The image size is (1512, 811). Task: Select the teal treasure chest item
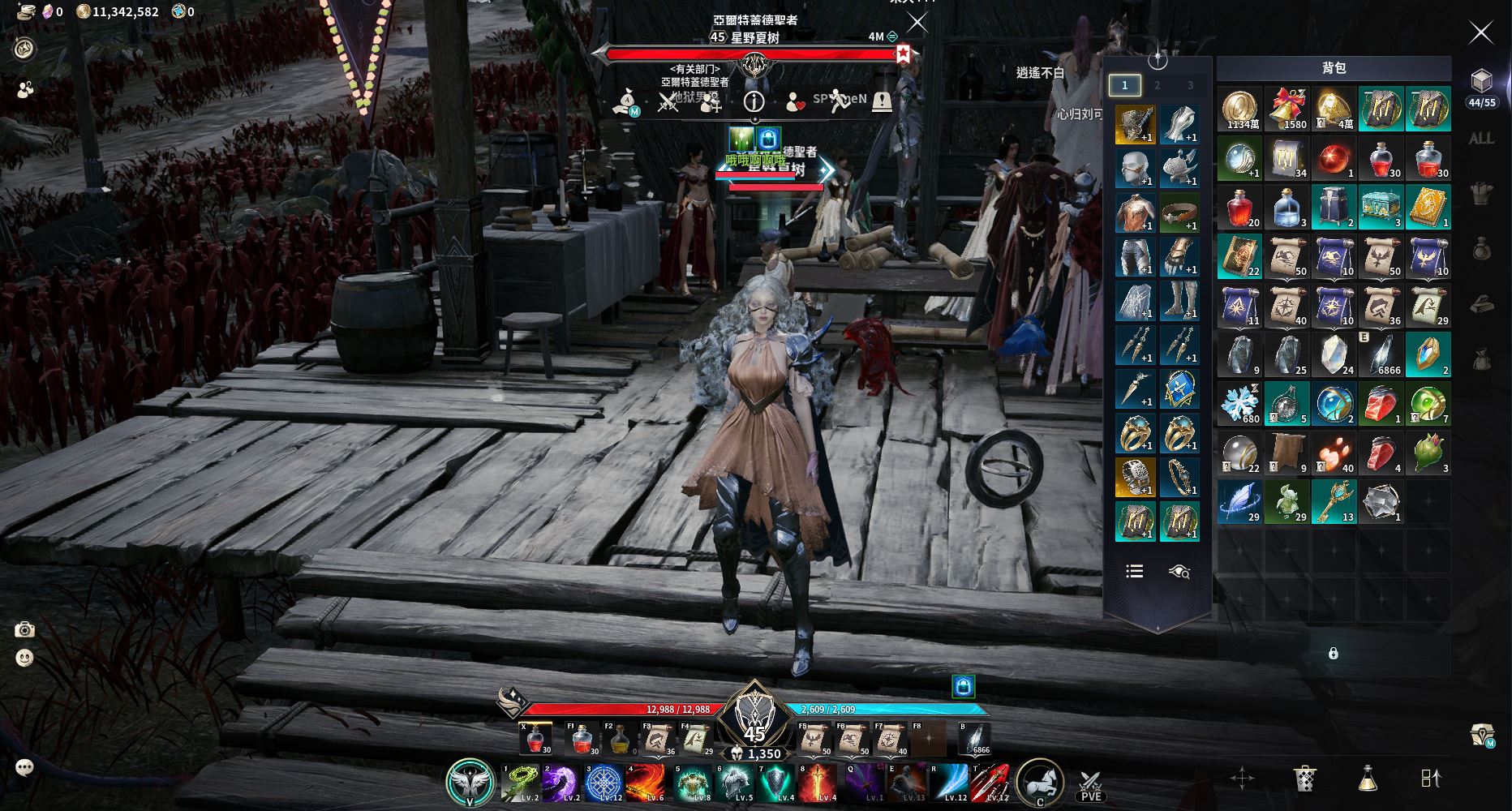pyautogui.click(x=1381, y=208)
